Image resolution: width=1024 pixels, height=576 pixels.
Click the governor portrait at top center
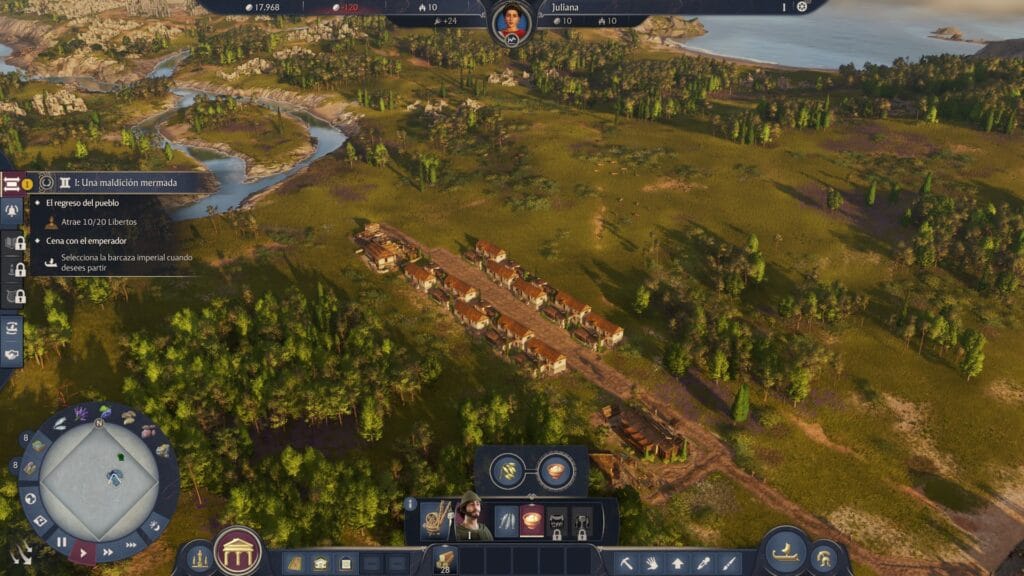pos(511,21)
